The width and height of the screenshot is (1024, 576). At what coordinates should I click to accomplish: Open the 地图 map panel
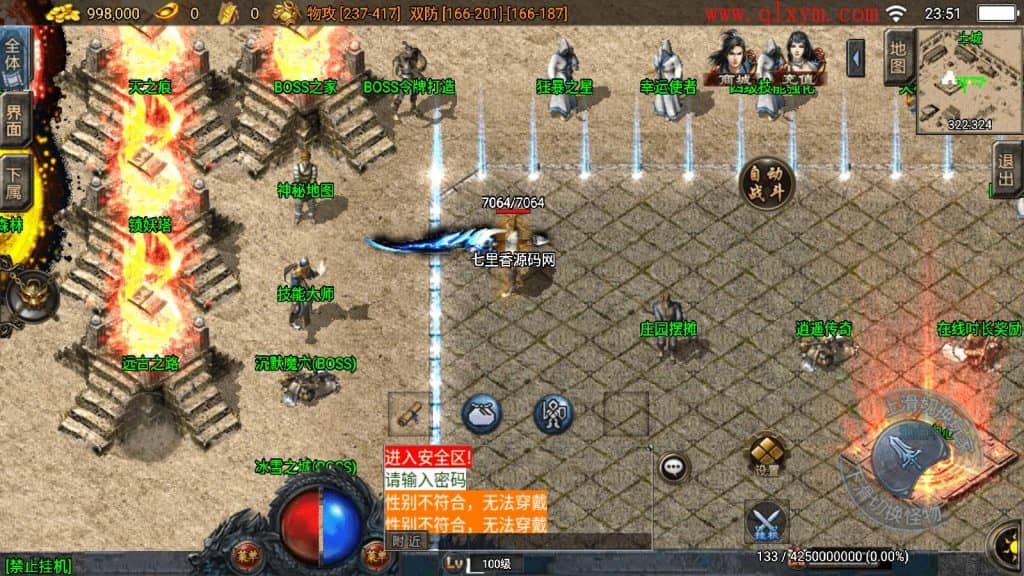tap(898, 57)
